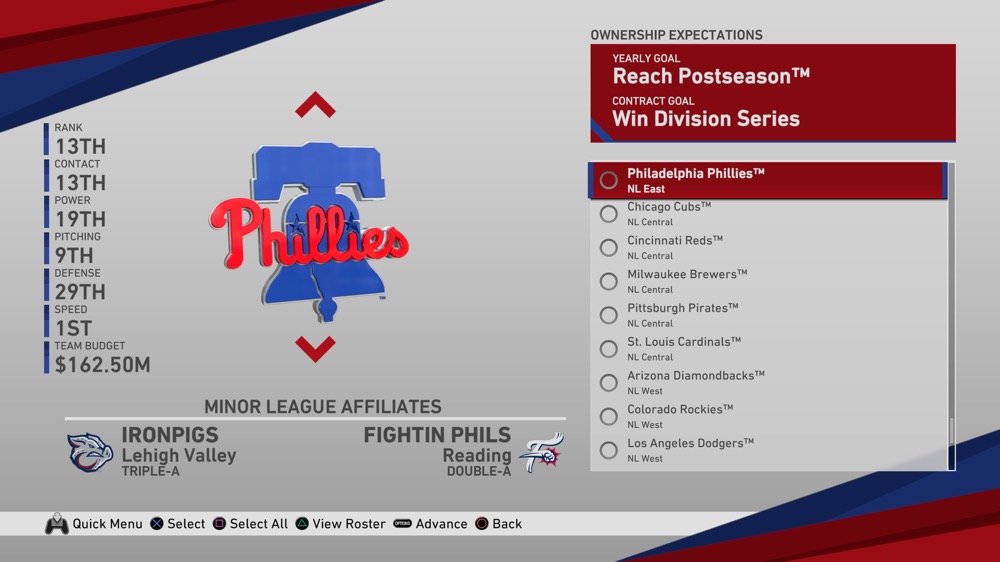
Task: Select the Los Angeles Dodgers team
Action: pyautogui.click(x=767, y=450)
